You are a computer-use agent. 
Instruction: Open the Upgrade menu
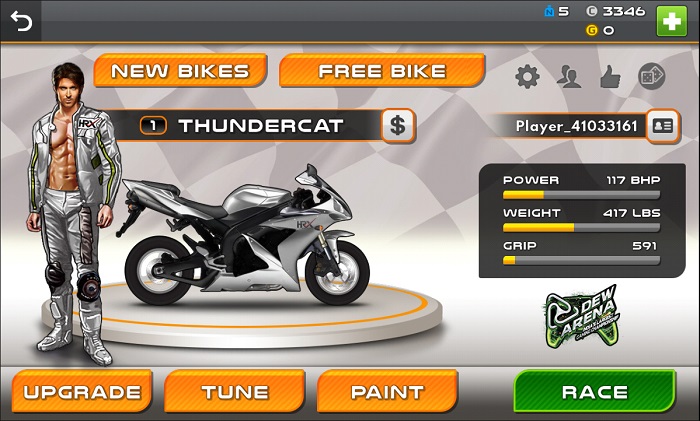coord(82,392)
